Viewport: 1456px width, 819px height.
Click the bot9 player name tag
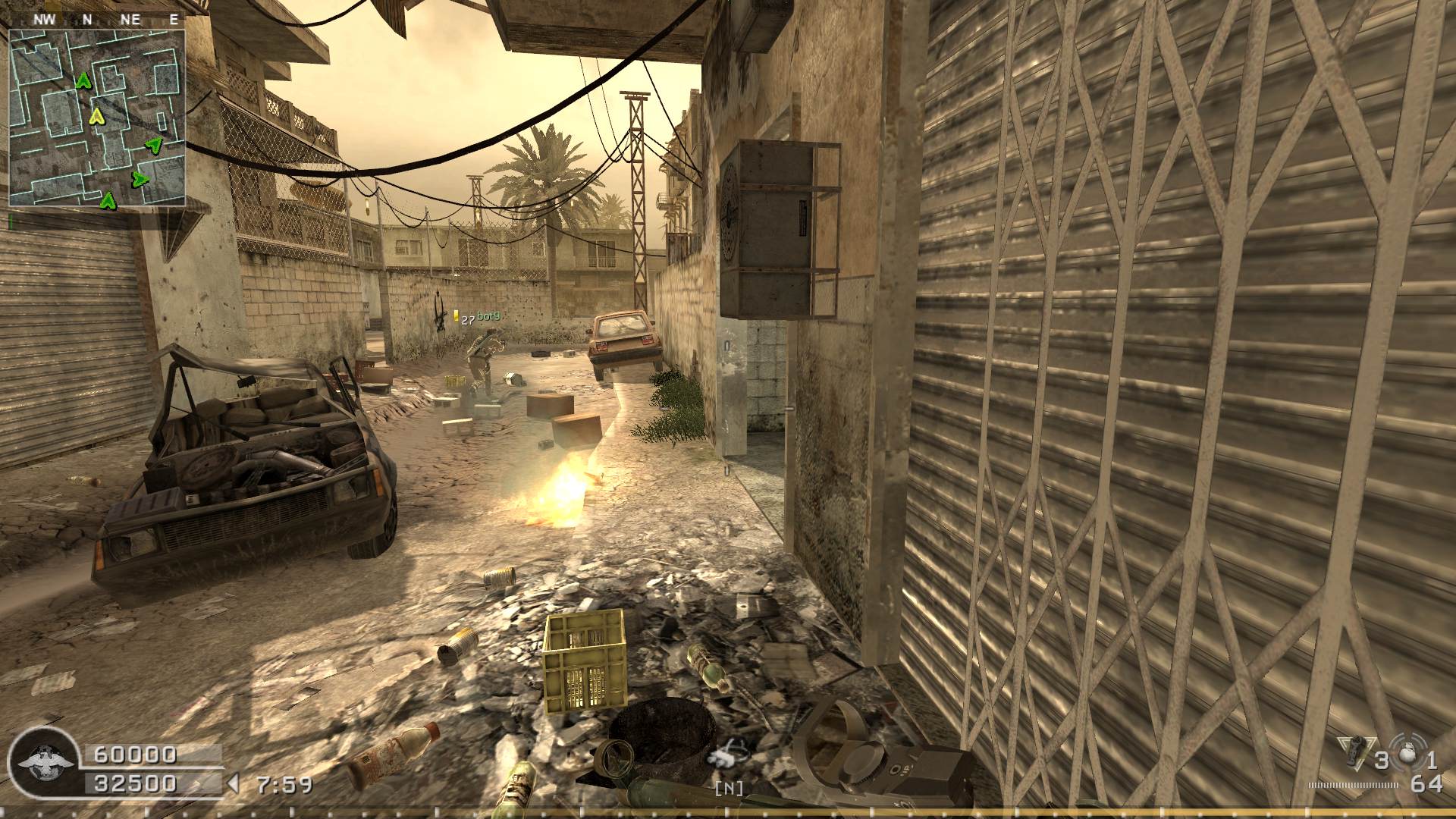coord(488,315)
